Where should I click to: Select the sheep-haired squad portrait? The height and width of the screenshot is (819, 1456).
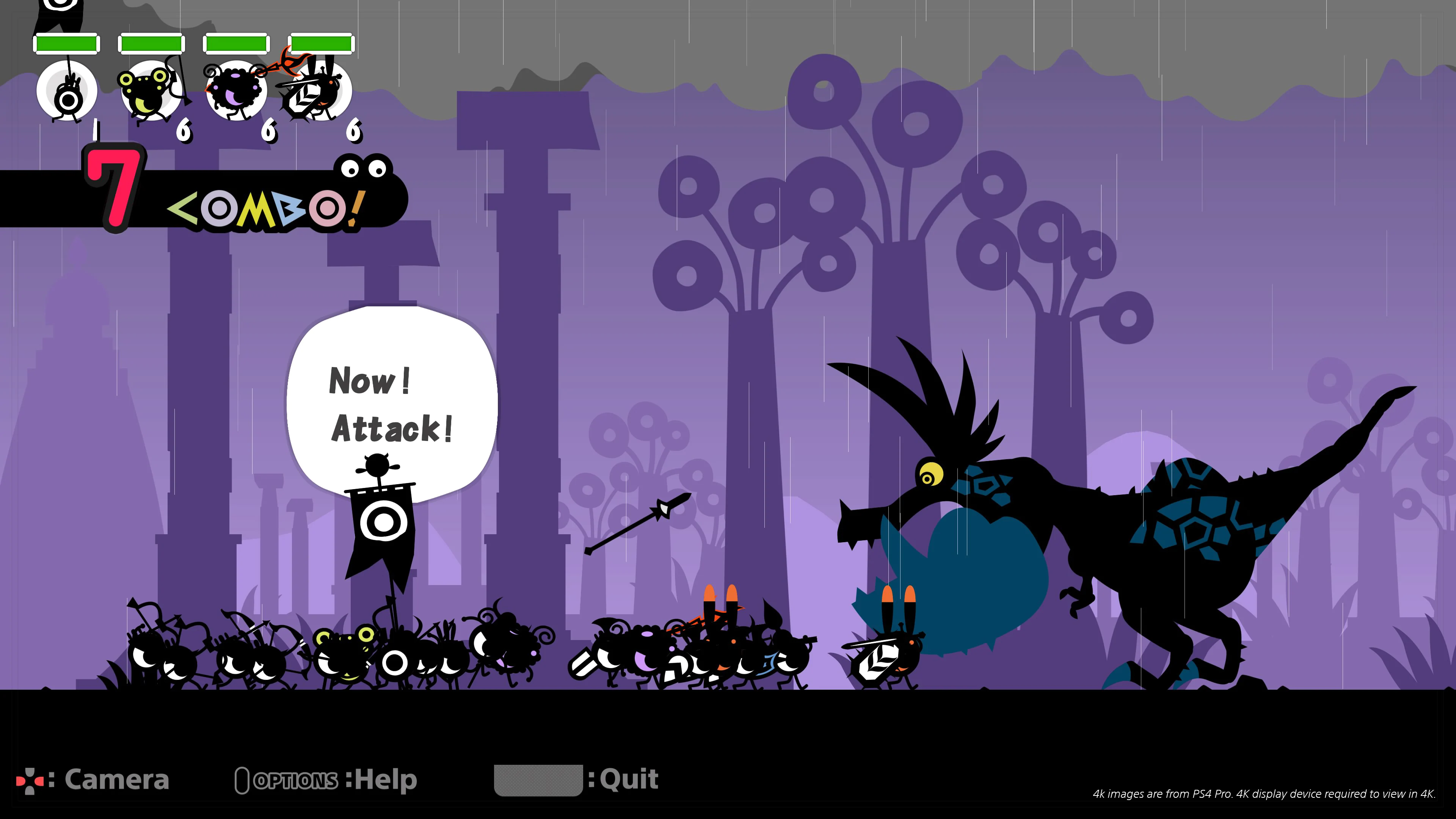pos(235,91)
